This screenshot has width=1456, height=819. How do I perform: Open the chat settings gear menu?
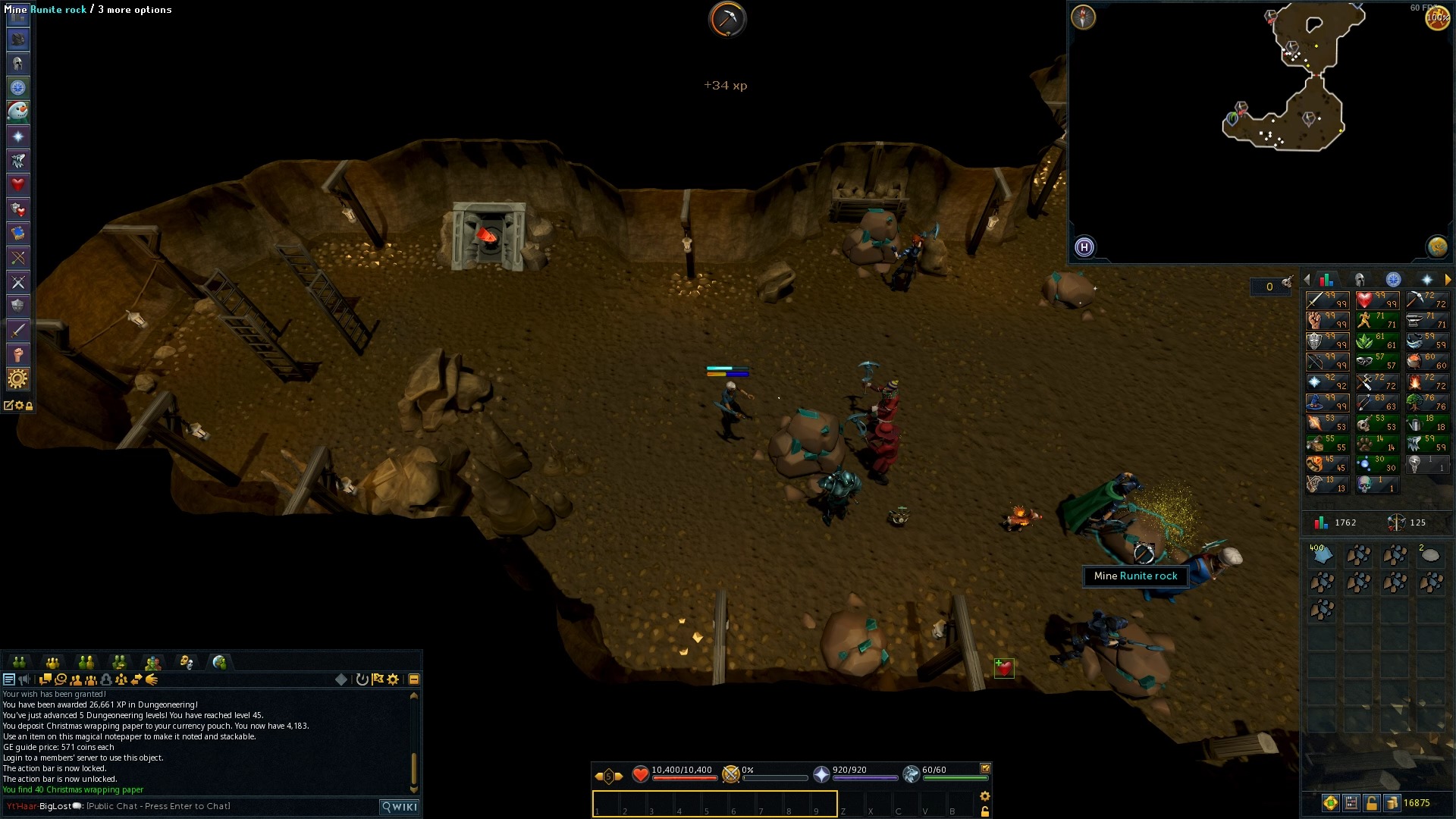393,679
